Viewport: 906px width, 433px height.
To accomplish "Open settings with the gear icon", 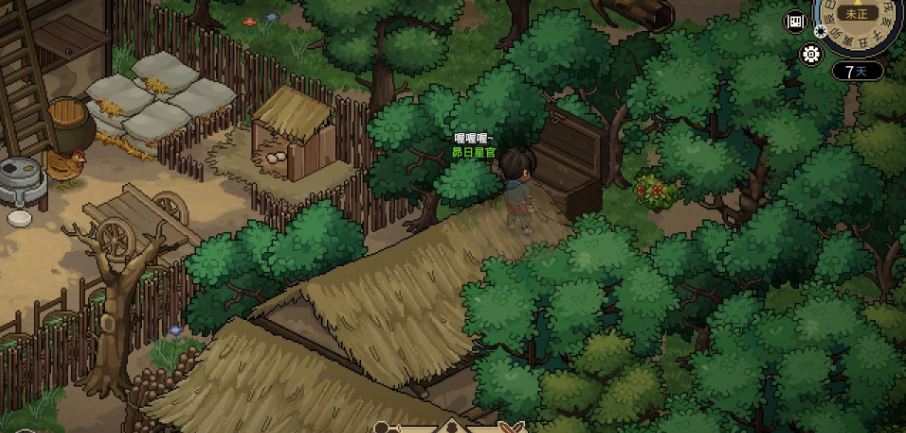I will tap(809, 55).
